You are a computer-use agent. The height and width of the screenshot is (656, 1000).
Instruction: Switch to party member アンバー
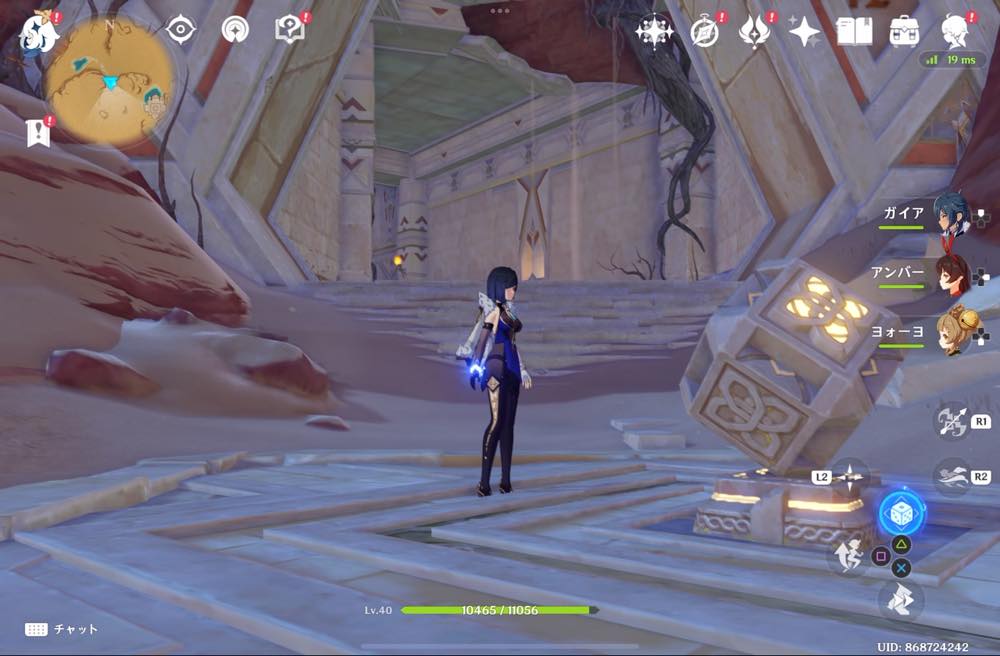[x=951, y=273]
